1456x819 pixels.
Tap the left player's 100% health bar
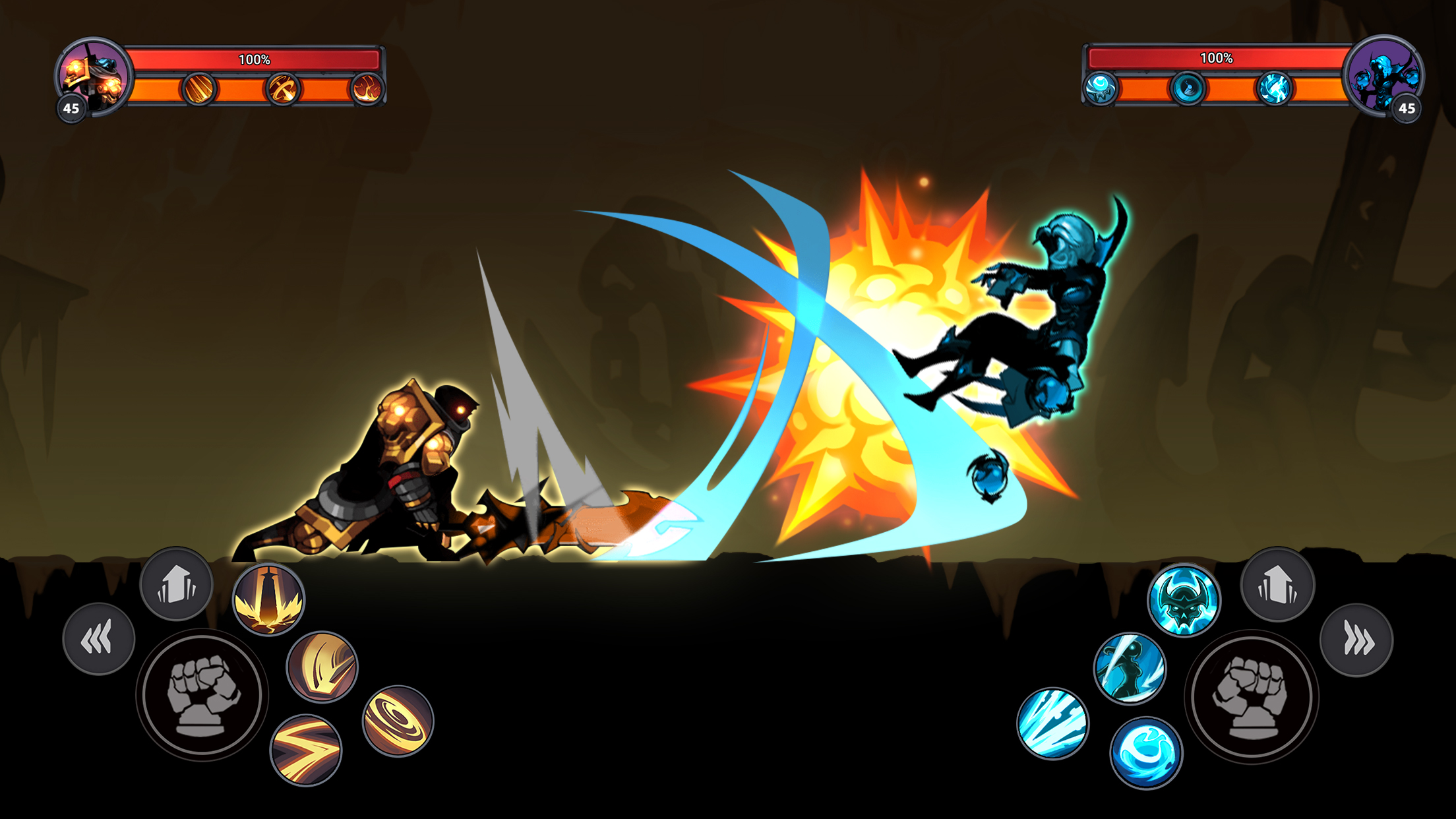point(254,59)
